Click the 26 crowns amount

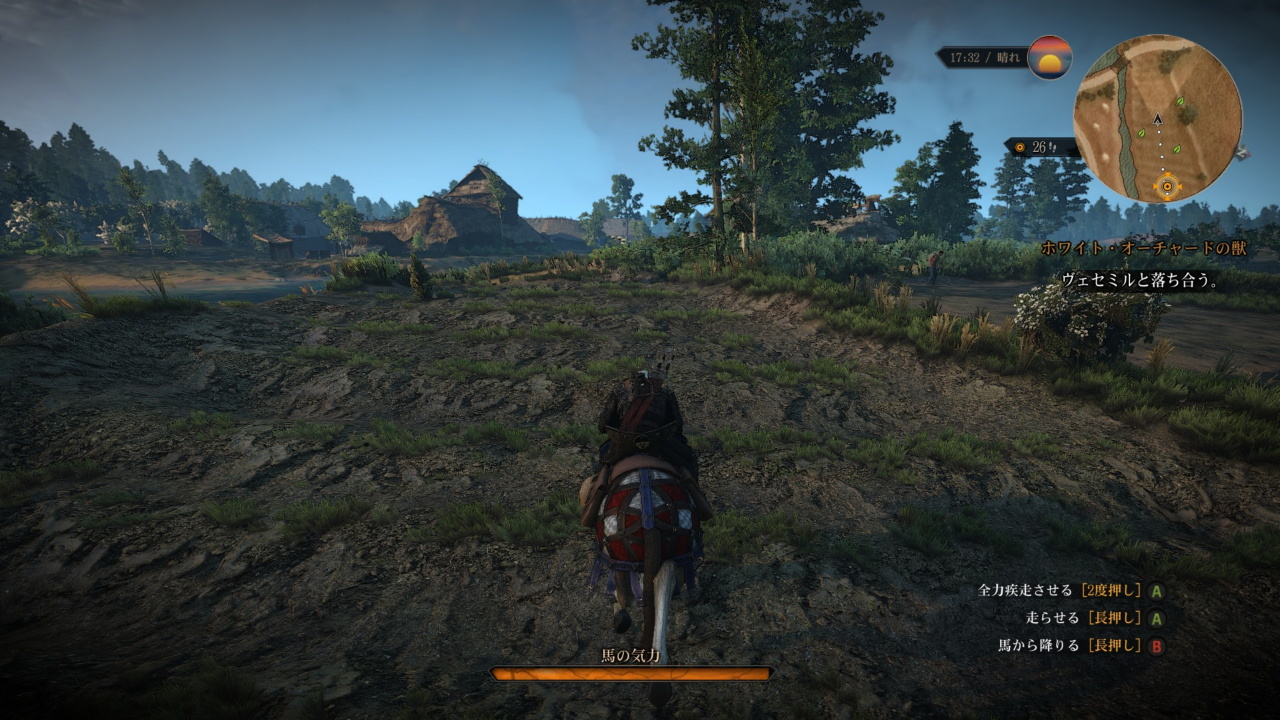click(x=1038, y=146)
